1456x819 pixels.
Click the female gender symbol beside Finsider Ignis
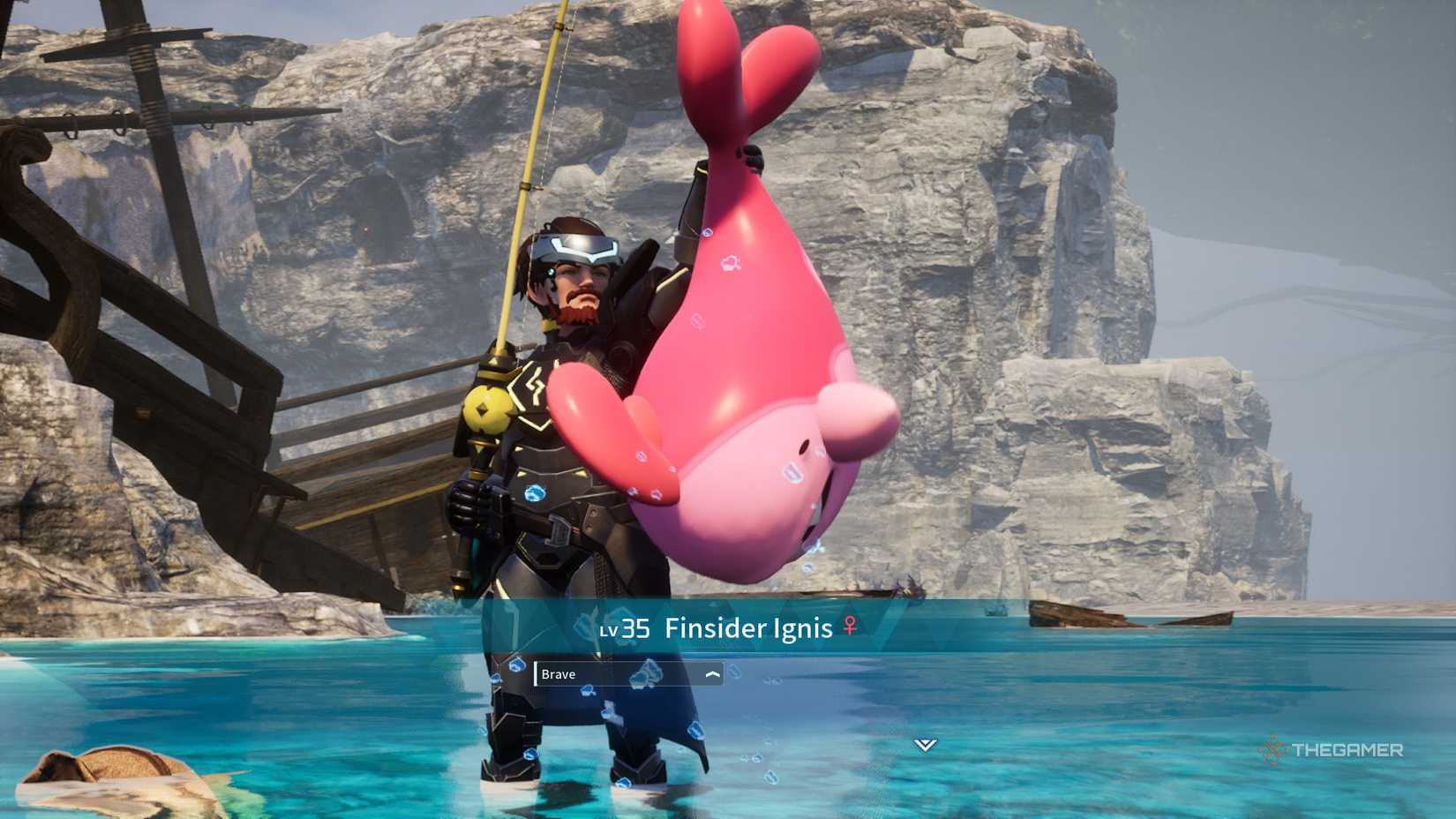pyautogui.click(x=849, y=628)
